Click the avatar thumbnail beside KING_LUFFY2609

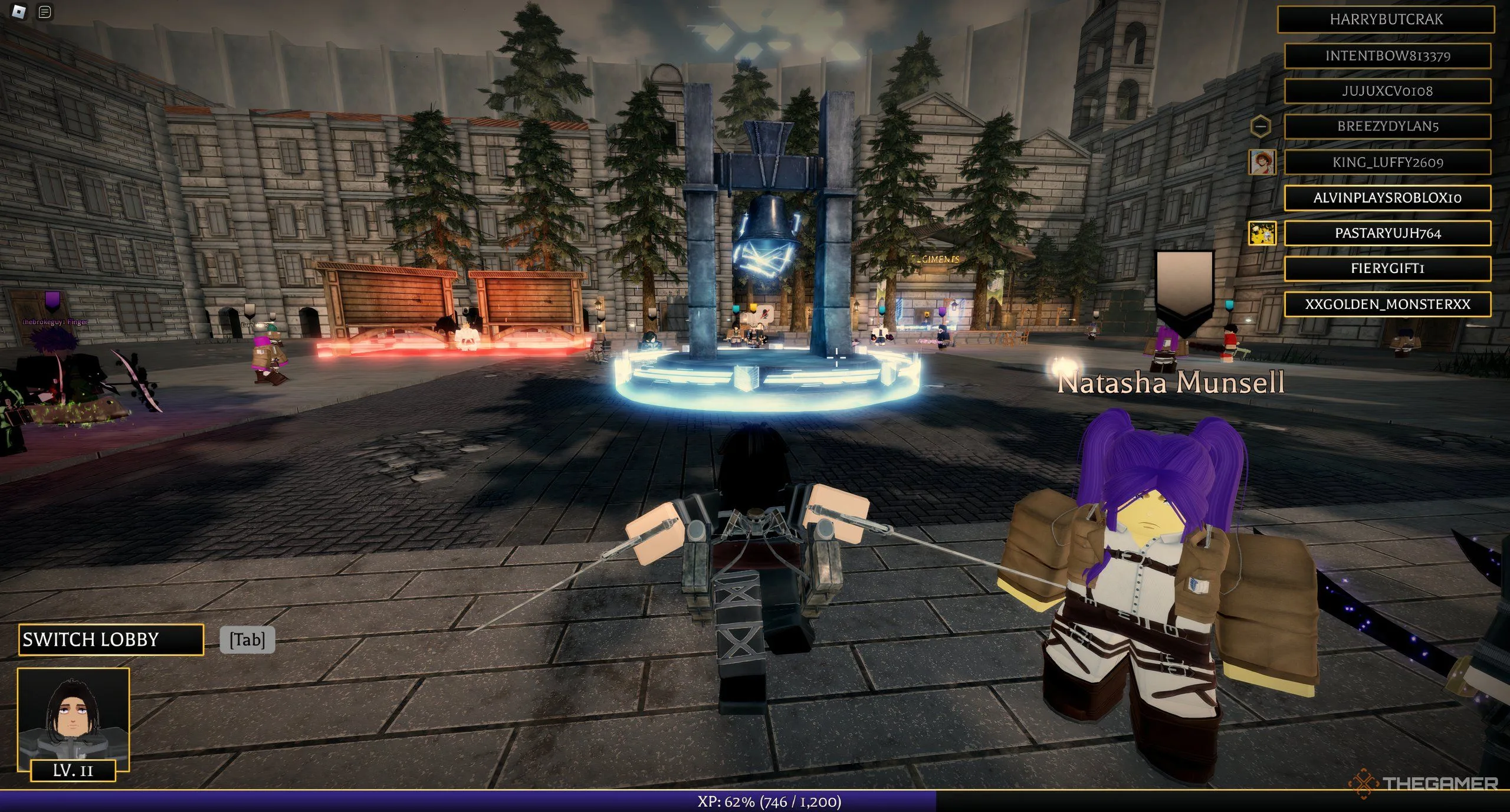[x=1262, y=162]
